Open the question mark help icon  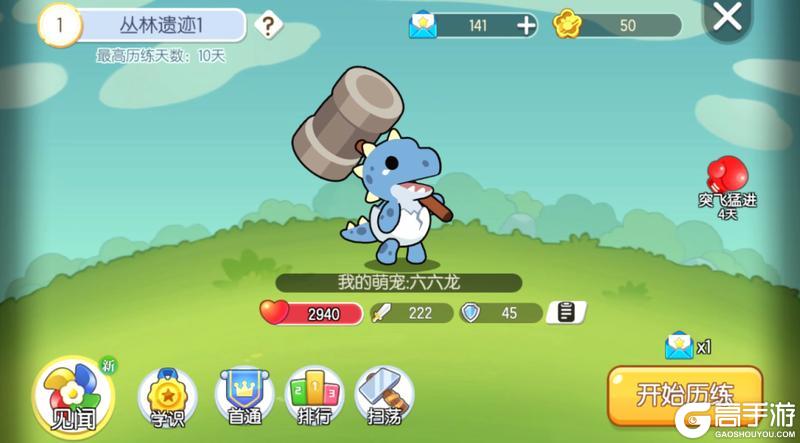268,25
